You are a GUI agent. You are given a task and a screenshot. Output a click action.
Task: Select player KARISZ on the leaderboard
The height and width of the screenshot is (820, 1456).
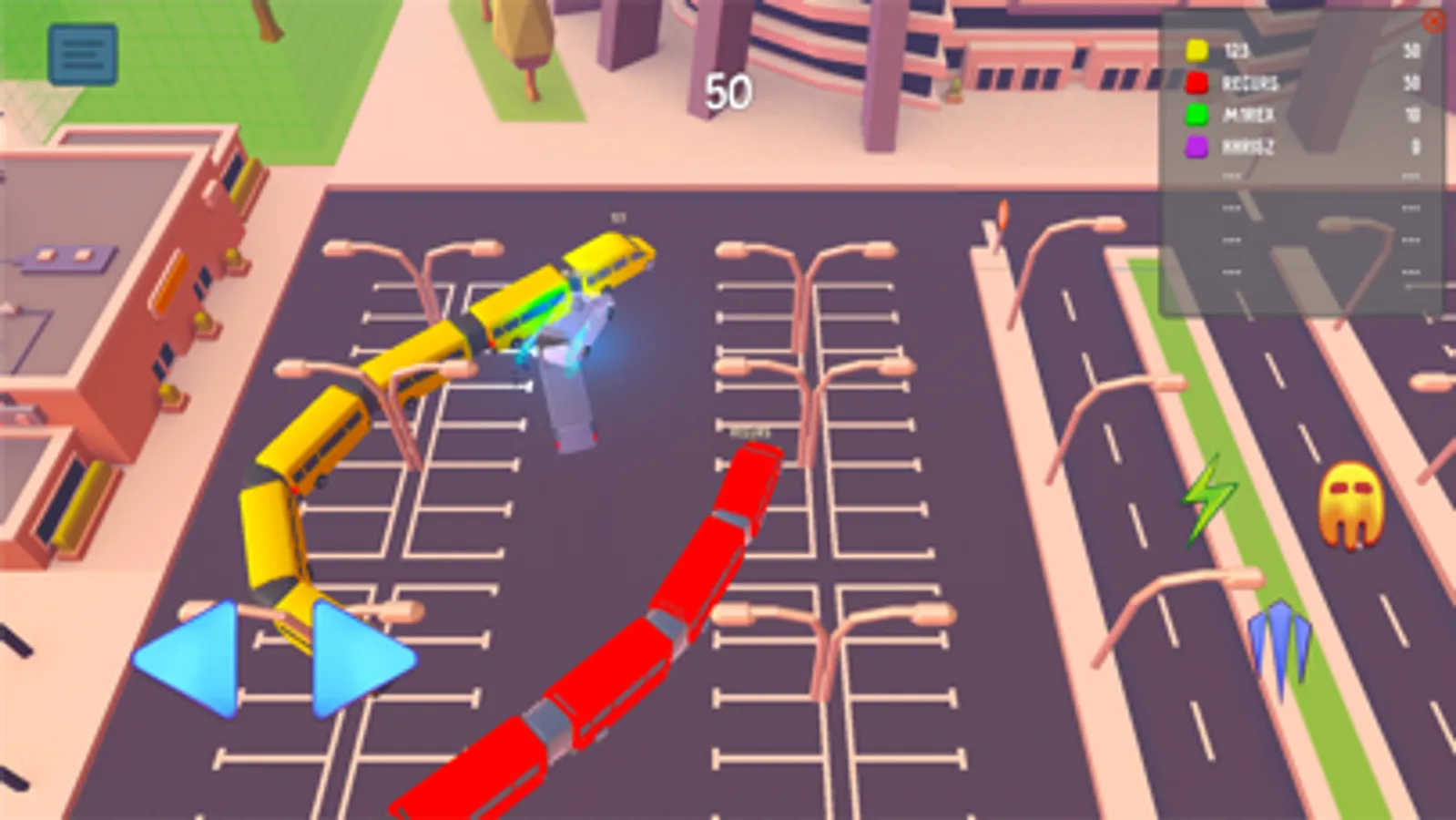point(1247,148)
